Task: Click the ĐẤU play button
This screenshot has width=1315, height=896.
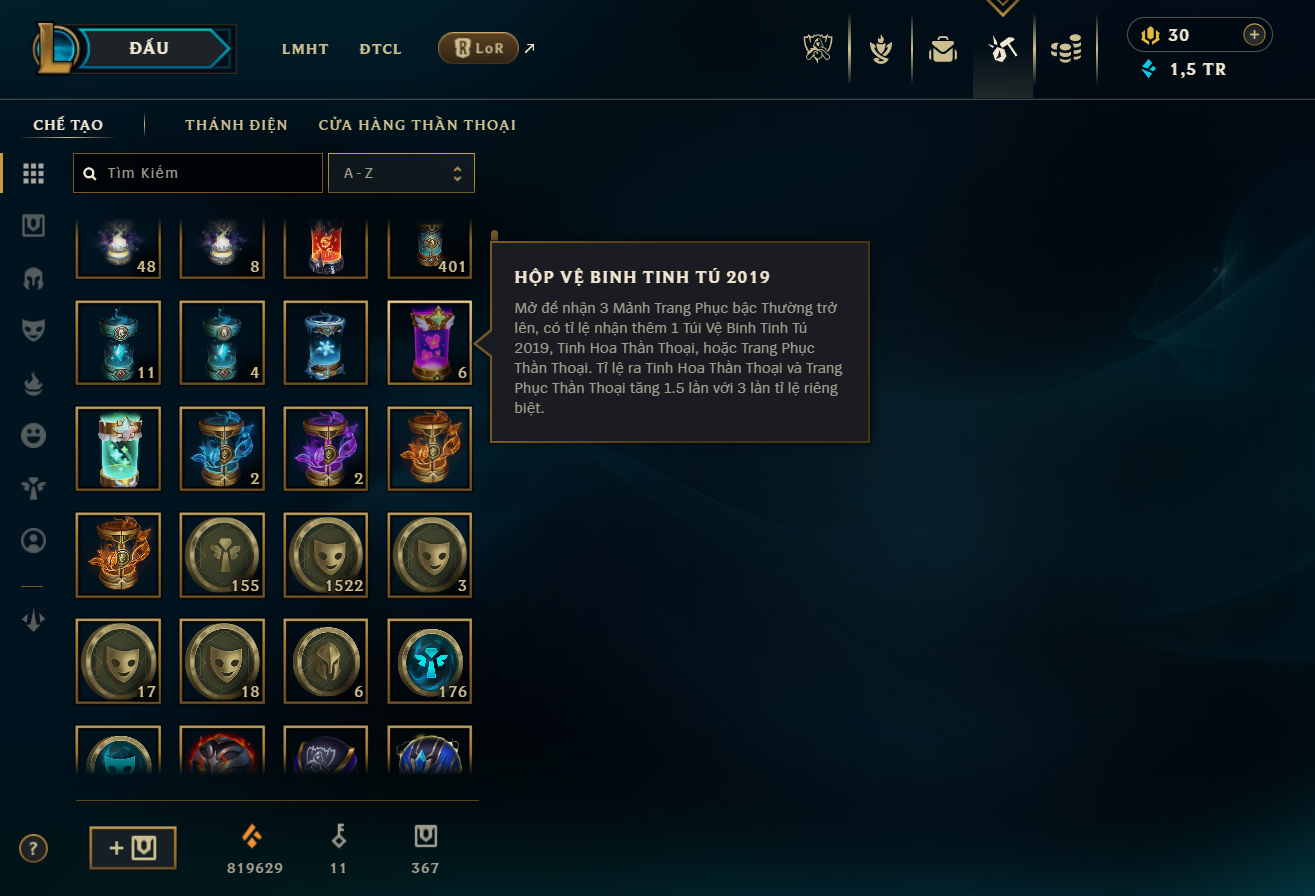Action: coord(150,48)
